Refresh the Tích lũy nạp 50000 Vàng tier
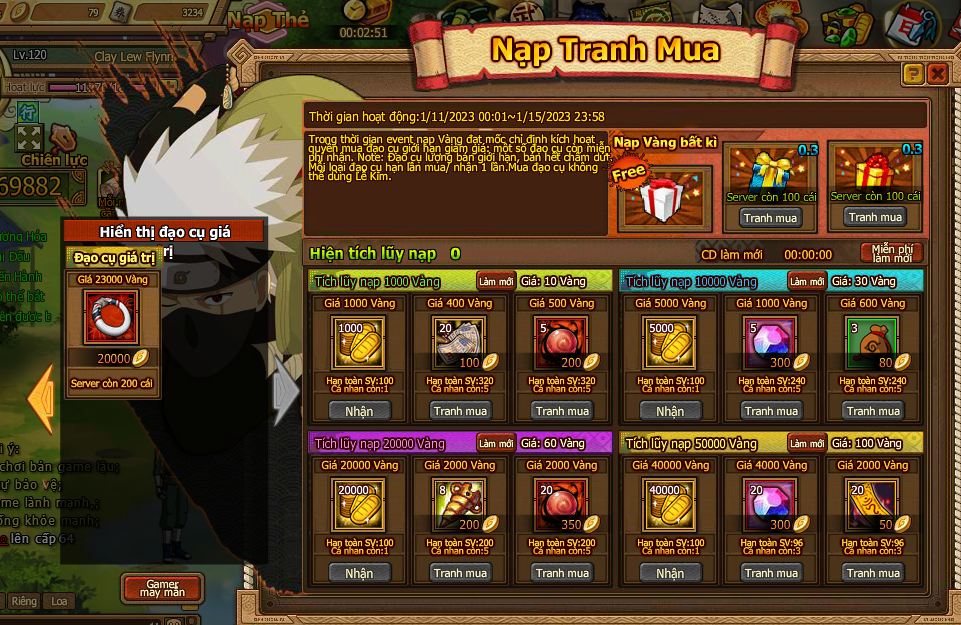The height and width of the screenshot is (625, 961). click(806, 443)
